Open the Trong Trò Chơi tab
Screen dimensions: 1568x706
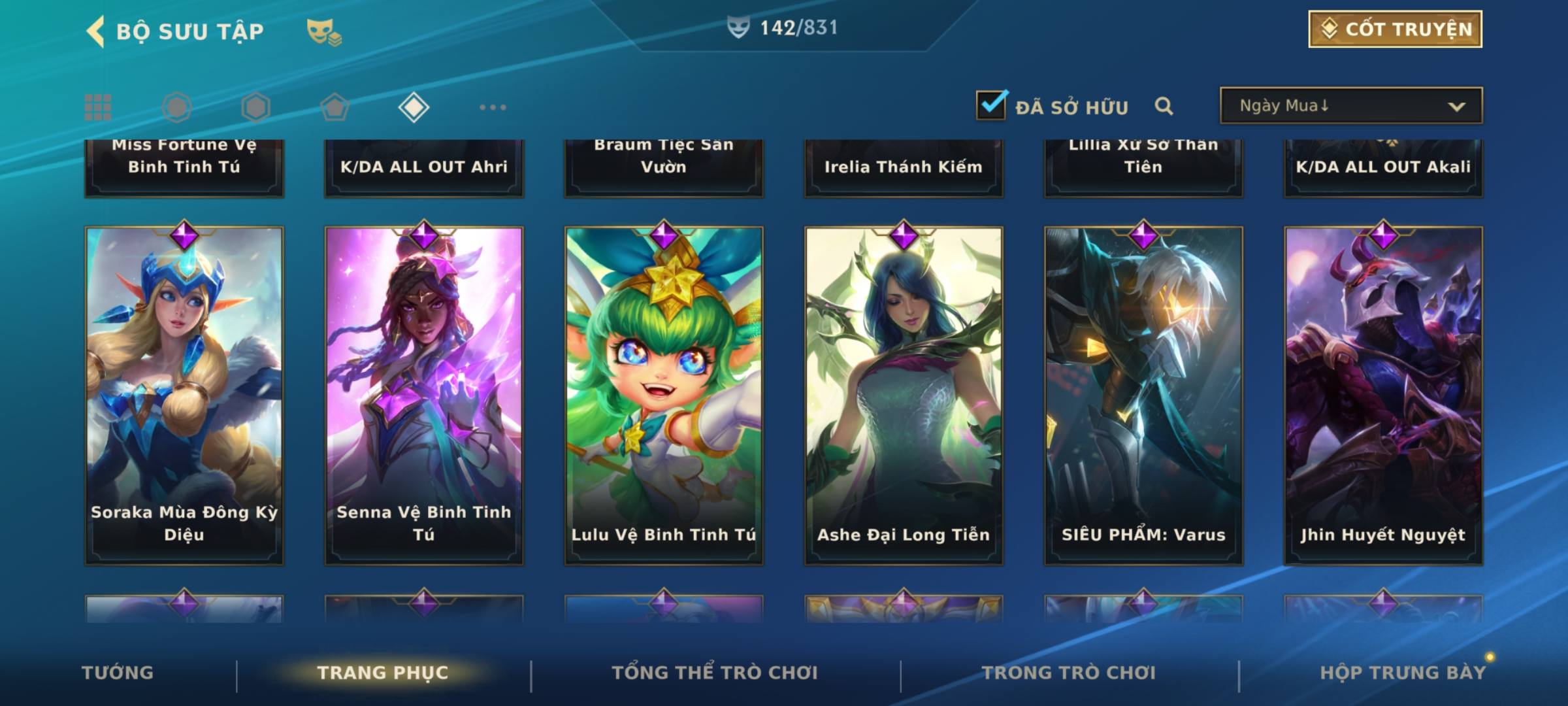[1069, 673]
